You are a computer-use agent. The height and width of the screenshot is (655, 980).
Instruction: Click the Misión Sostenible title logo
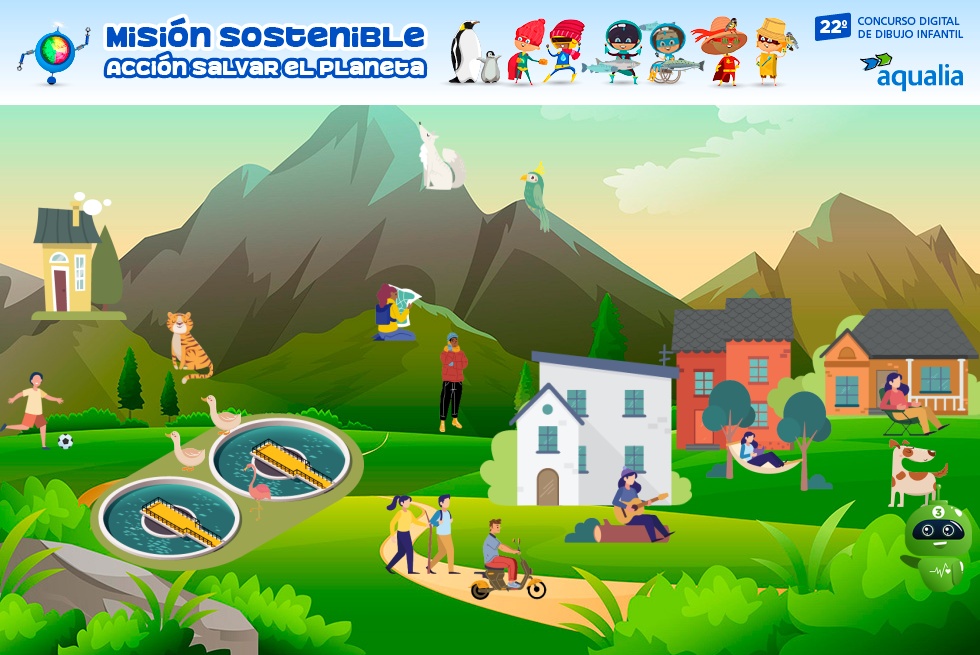click(x=264, y=50)
